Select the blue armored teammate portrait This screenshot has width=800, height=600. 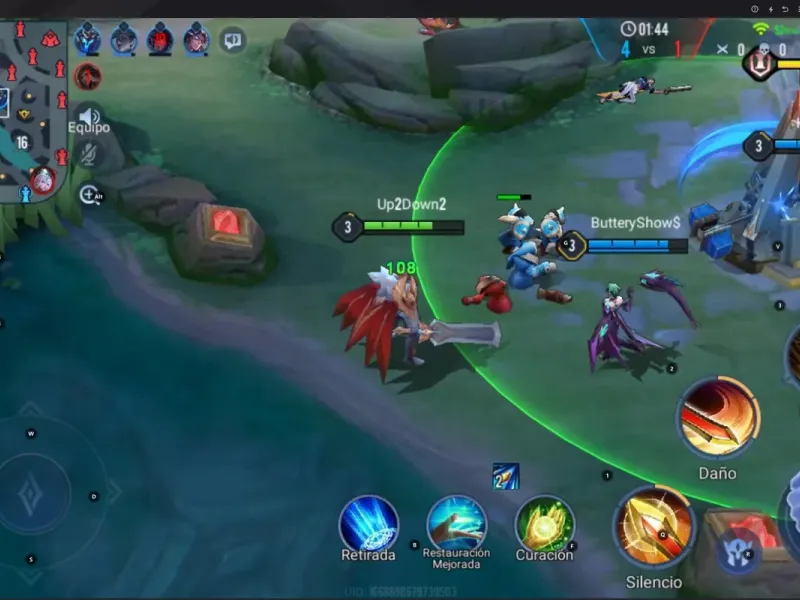(88, 39)
